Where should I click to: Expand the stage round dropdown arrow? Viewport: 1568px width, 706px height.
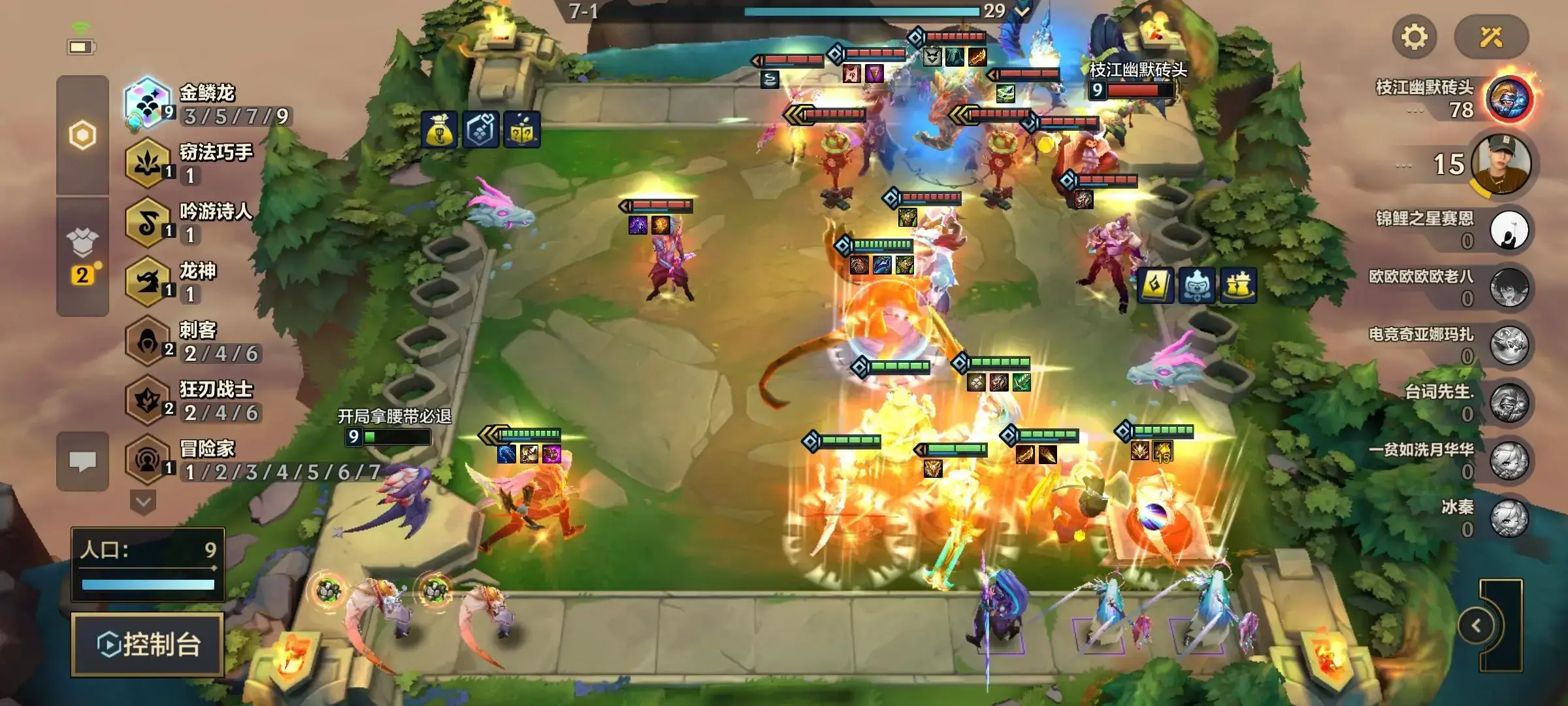coord(1022,11)
